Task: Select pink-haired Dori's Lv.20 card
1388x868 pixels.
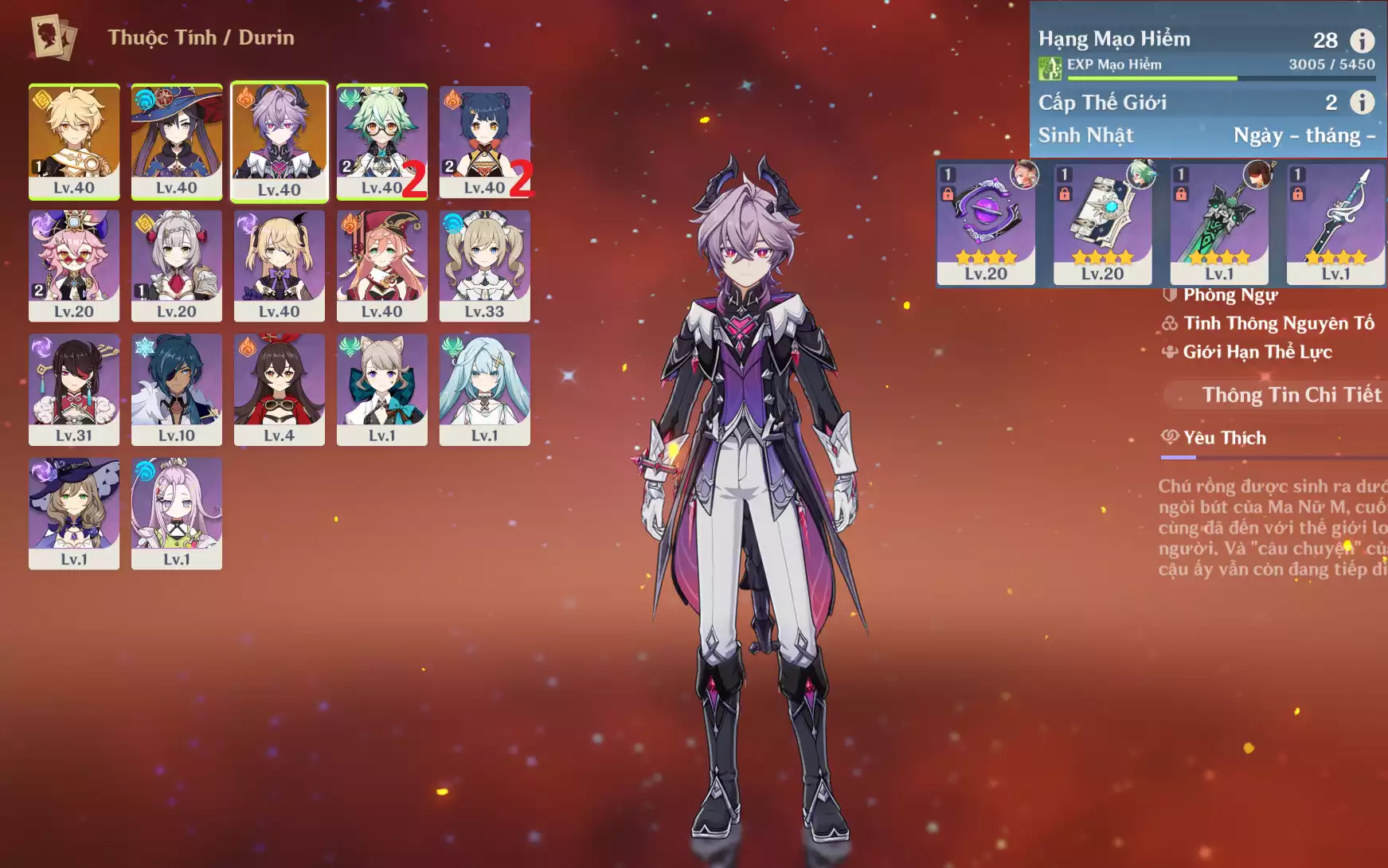Action: (74, 265)
